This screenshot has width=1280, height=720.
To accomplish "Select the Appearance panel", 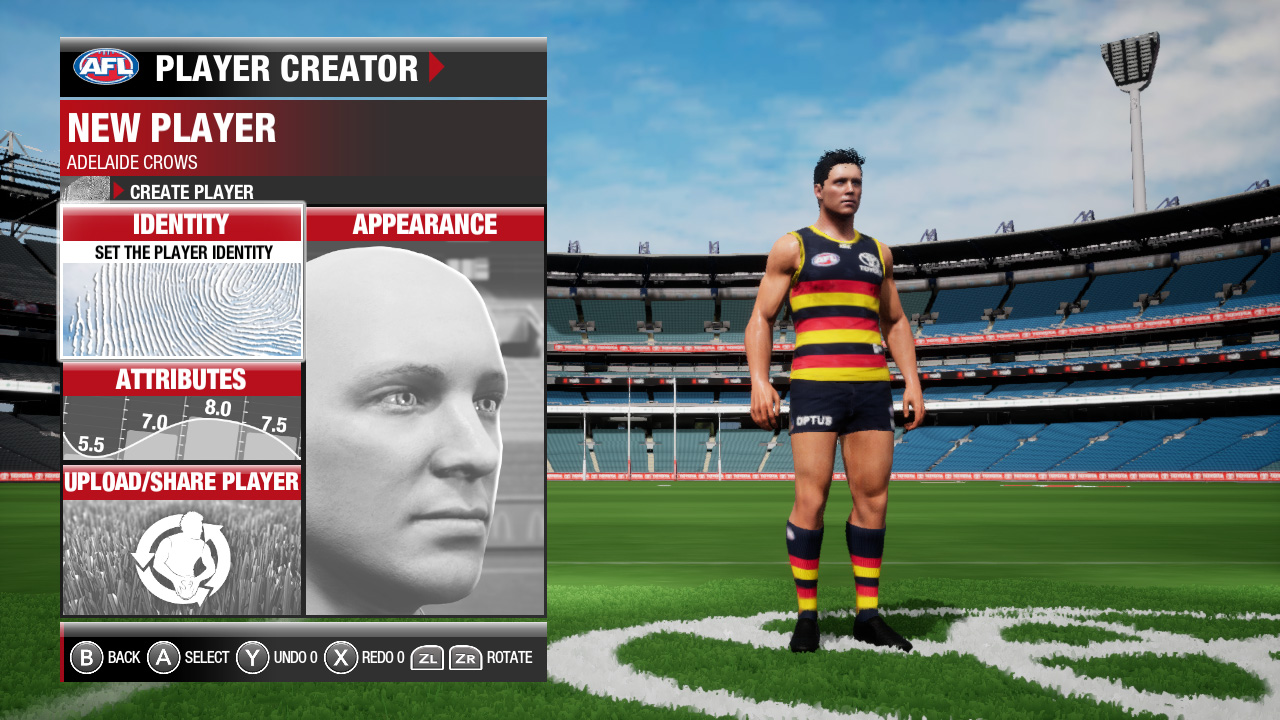I will [425, 412].
